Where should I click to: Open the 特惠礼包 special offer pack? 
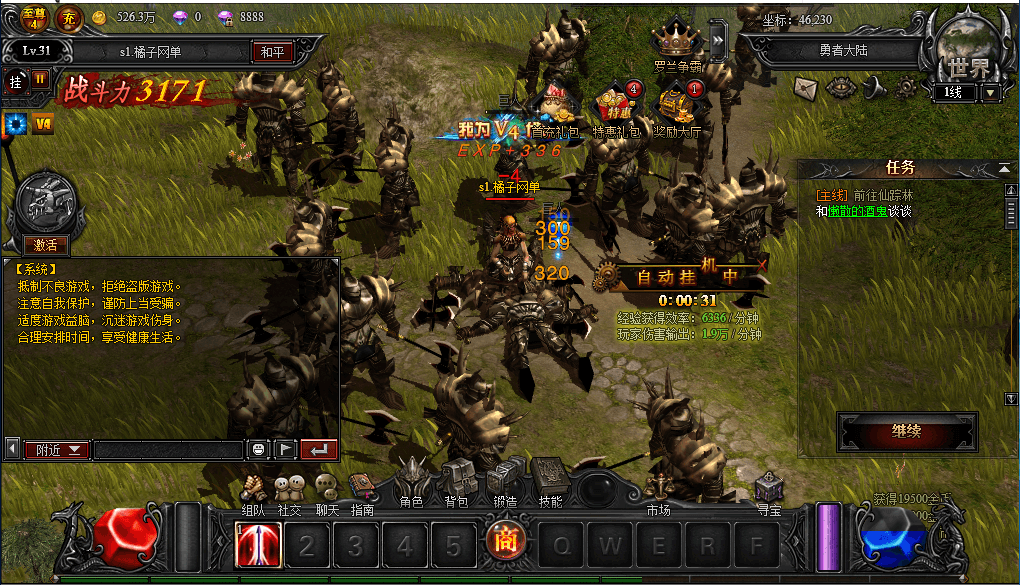[x=614, y=107]
